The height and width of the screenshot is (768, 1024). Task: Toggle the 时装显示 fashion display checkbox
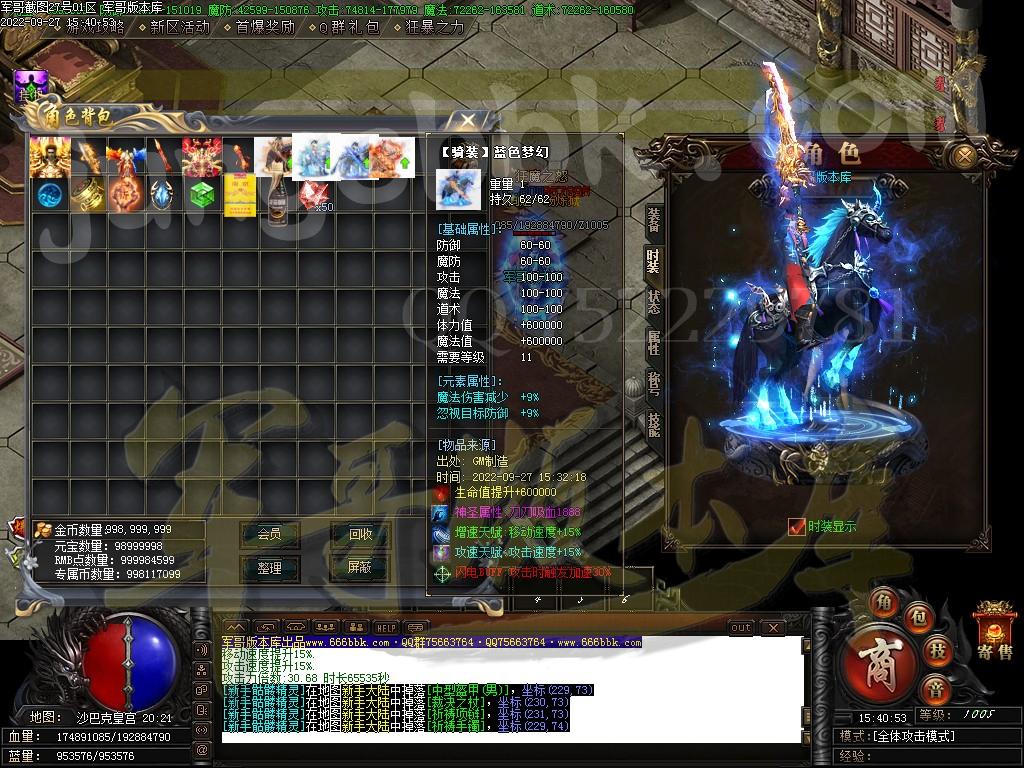[797, 526]
